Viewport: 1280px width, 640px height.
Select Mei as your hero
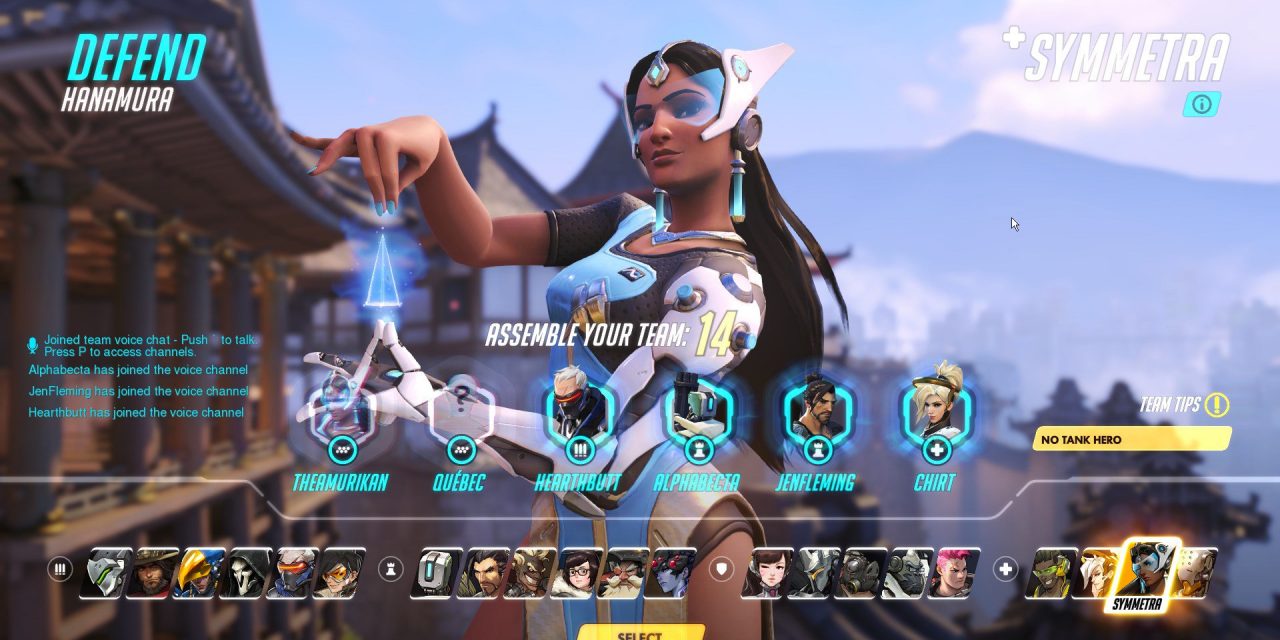(x=576, y=572)
